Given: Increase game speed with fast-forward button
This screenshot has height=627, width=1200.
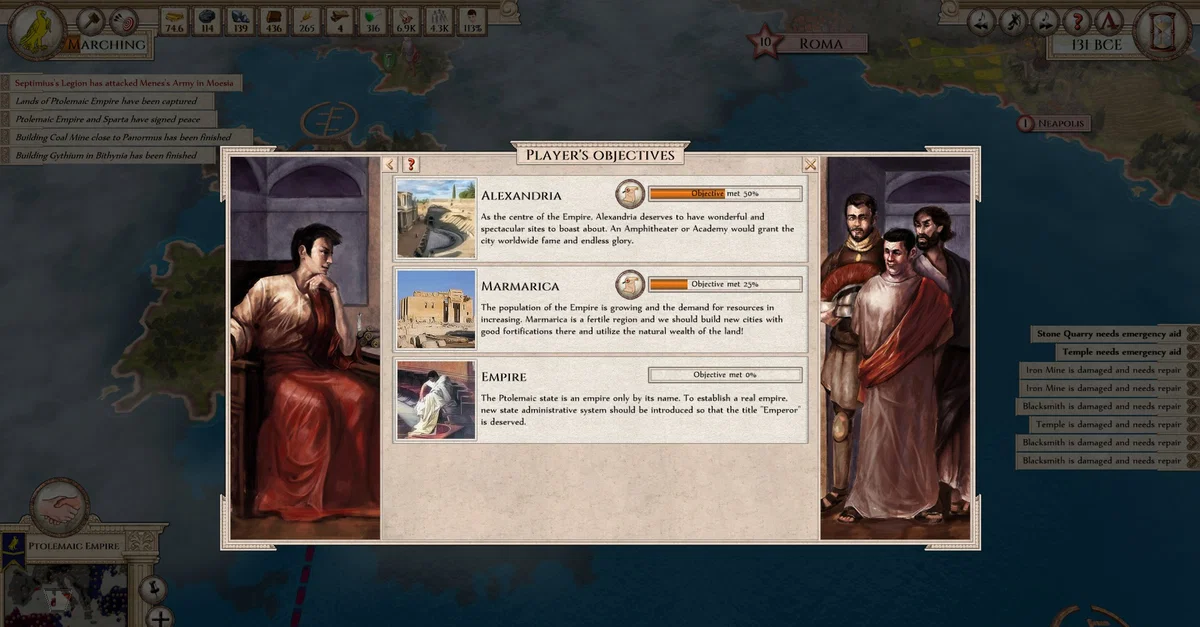Looking at the screenshot, I should 1047,20.
